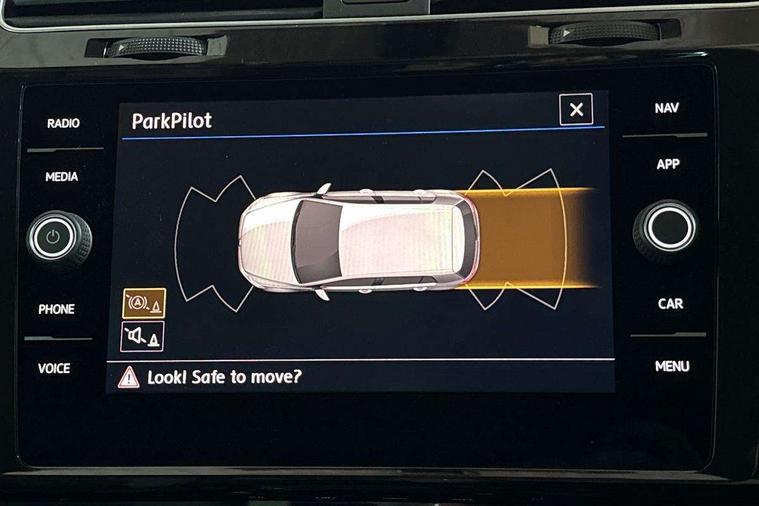Image resolution: width=759 pixels, height=506 pixels.
Task: Activate VOICE control
Action: tap(54, 369)
